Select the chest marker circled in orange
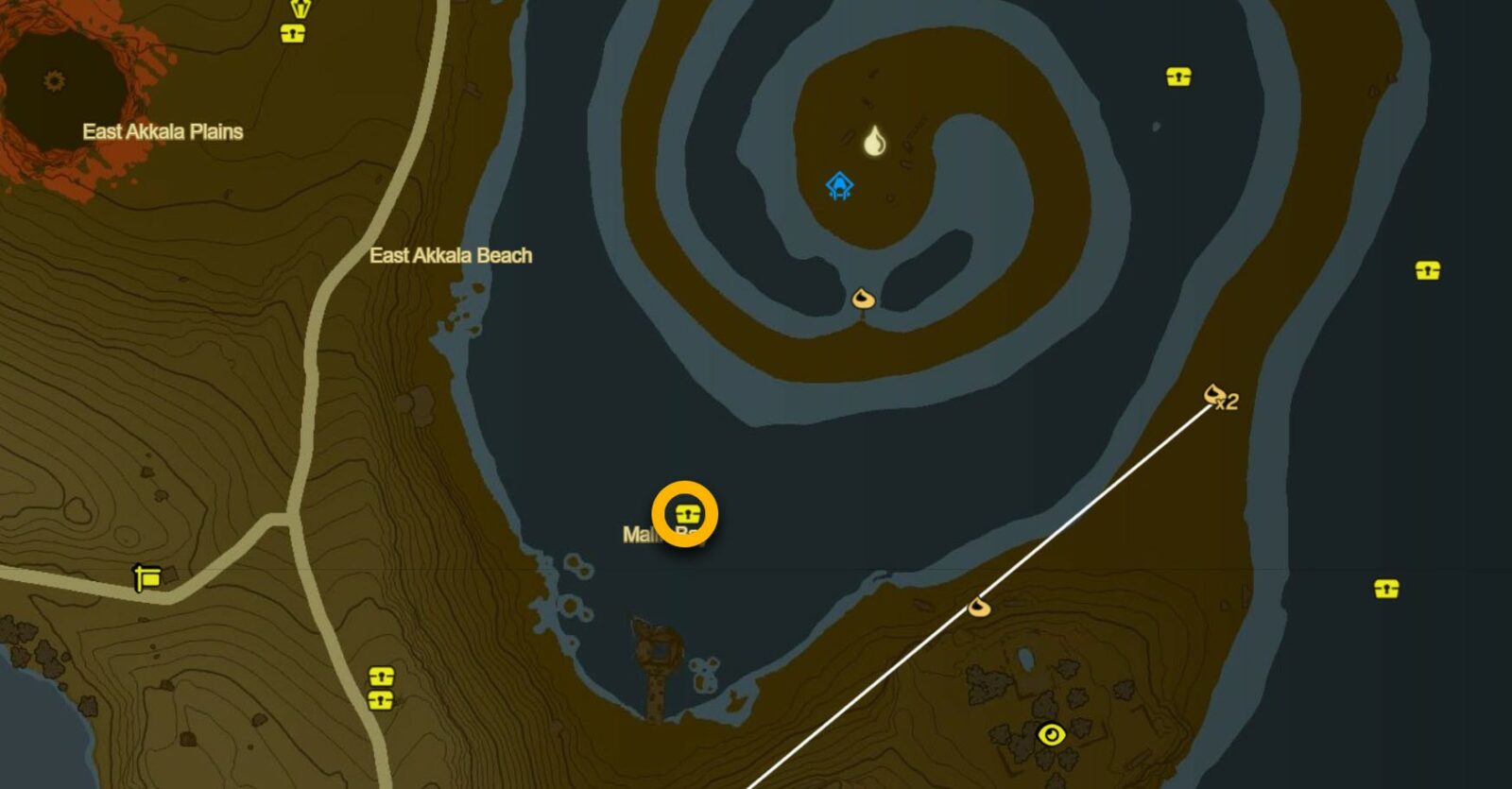 pos(686,514)
